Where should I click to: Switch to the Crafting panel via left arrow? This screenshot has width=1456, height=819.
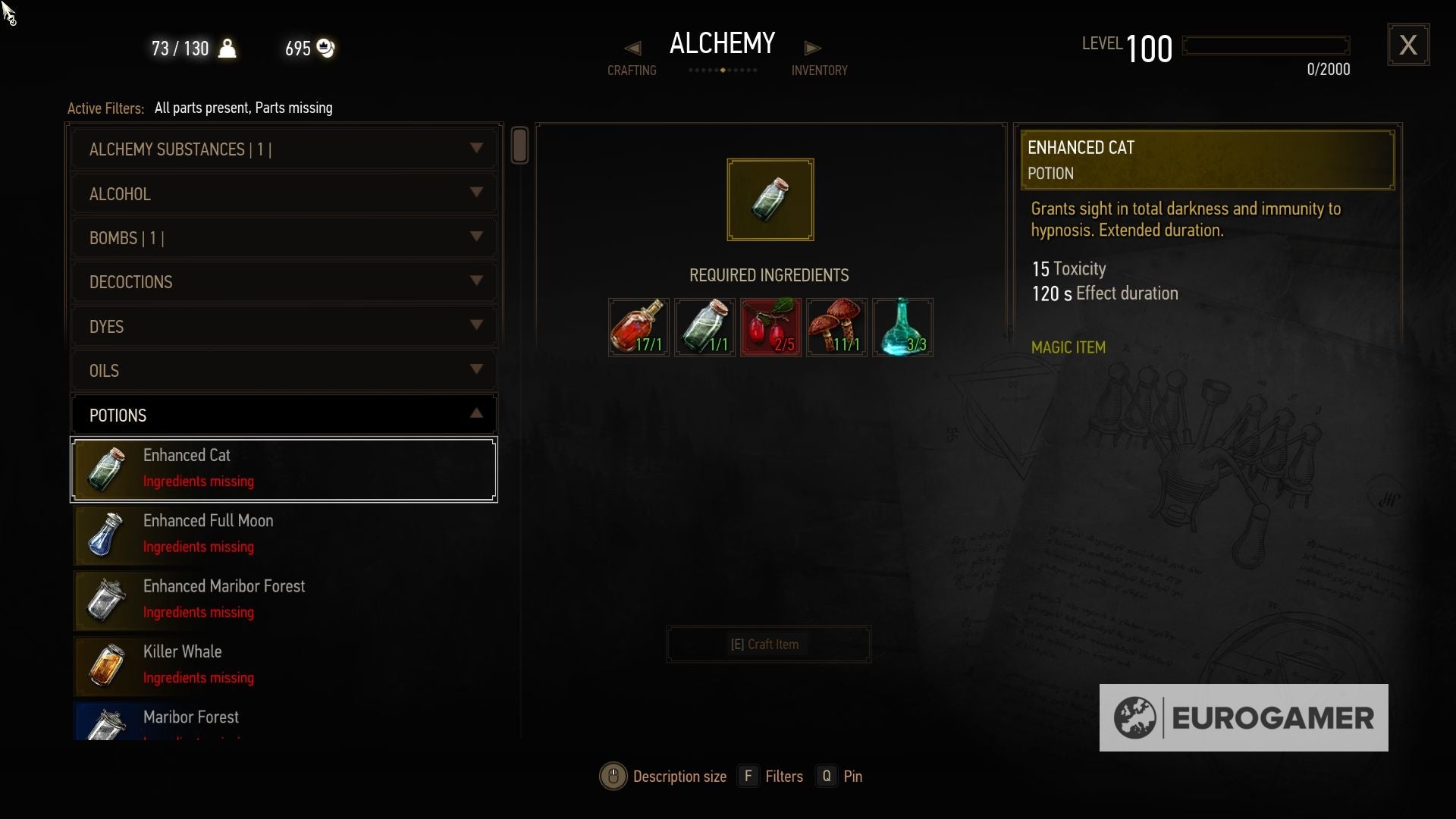pyautogui.click(x=632, y=48)
